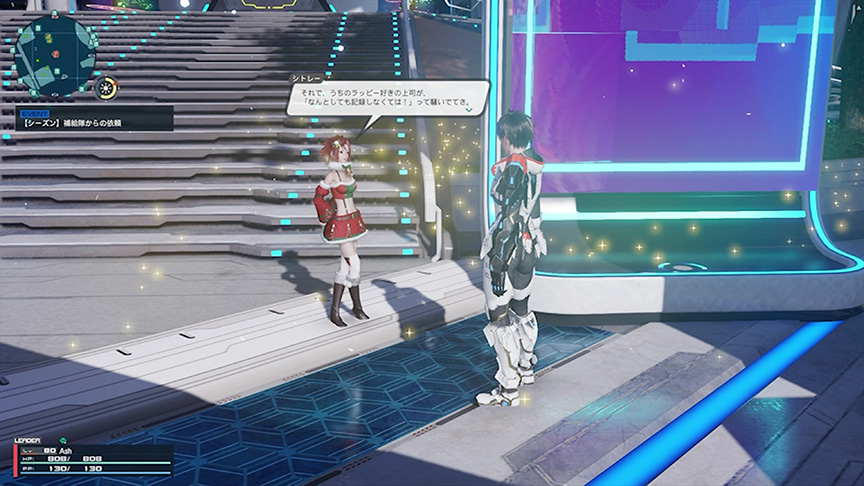Click the day-night clock dial beside minimap
Image resolution: width=864 pixels, height=486 pixels.
[x=105, y=88]
